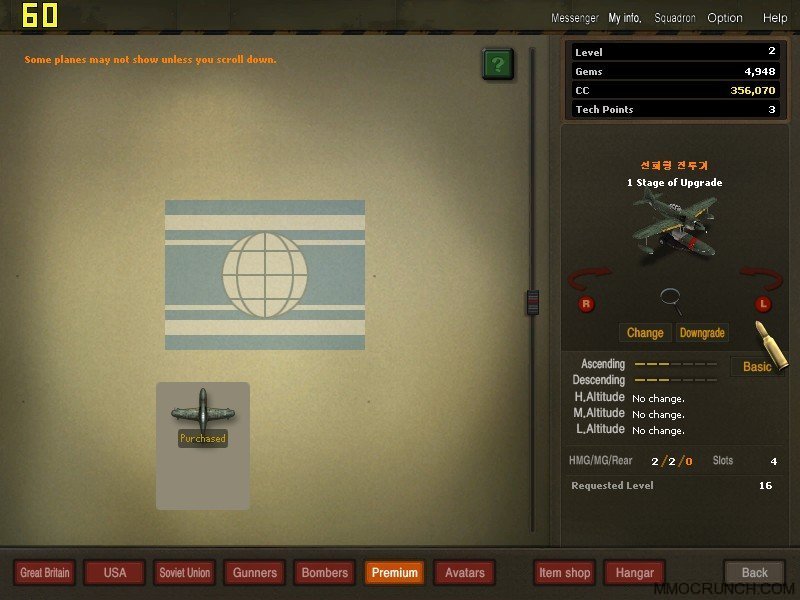800x600 pixels.
Task: Open the Option menu
Action: [725, 18]
